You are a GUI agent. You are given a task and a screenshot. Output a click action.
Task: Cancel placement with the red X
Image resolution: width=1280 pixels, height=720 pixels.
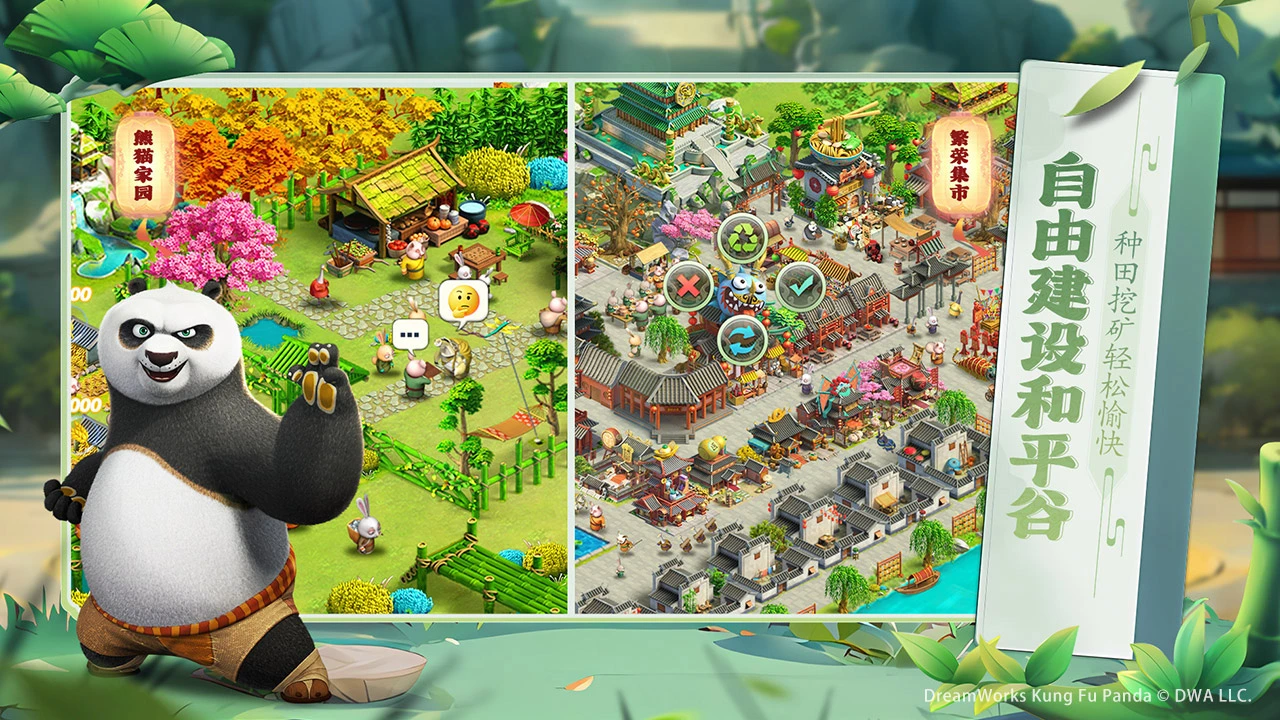[x=688, y=288]
